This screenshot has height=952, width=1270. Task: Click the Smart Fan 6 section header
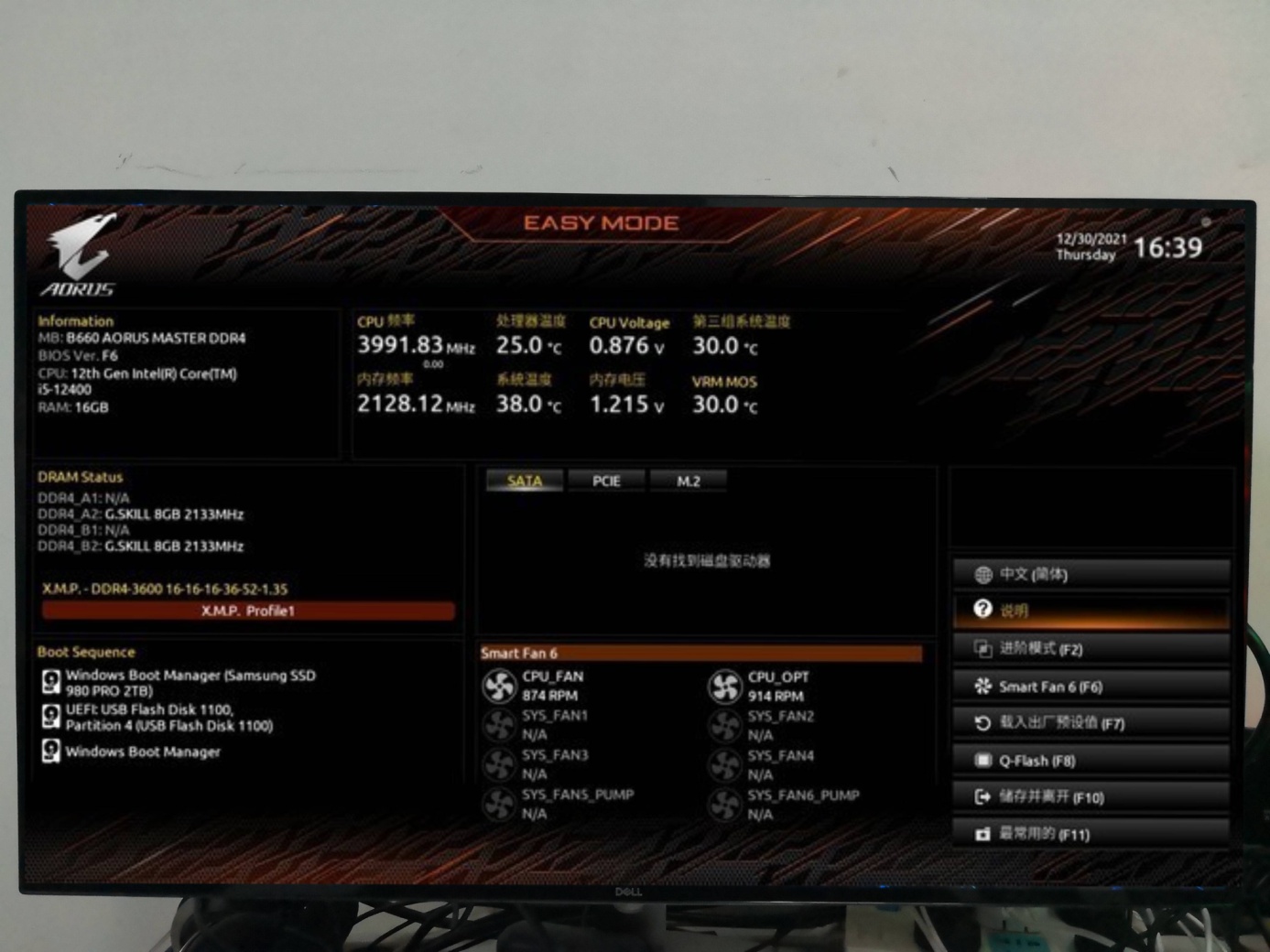[x=700, y=653]
